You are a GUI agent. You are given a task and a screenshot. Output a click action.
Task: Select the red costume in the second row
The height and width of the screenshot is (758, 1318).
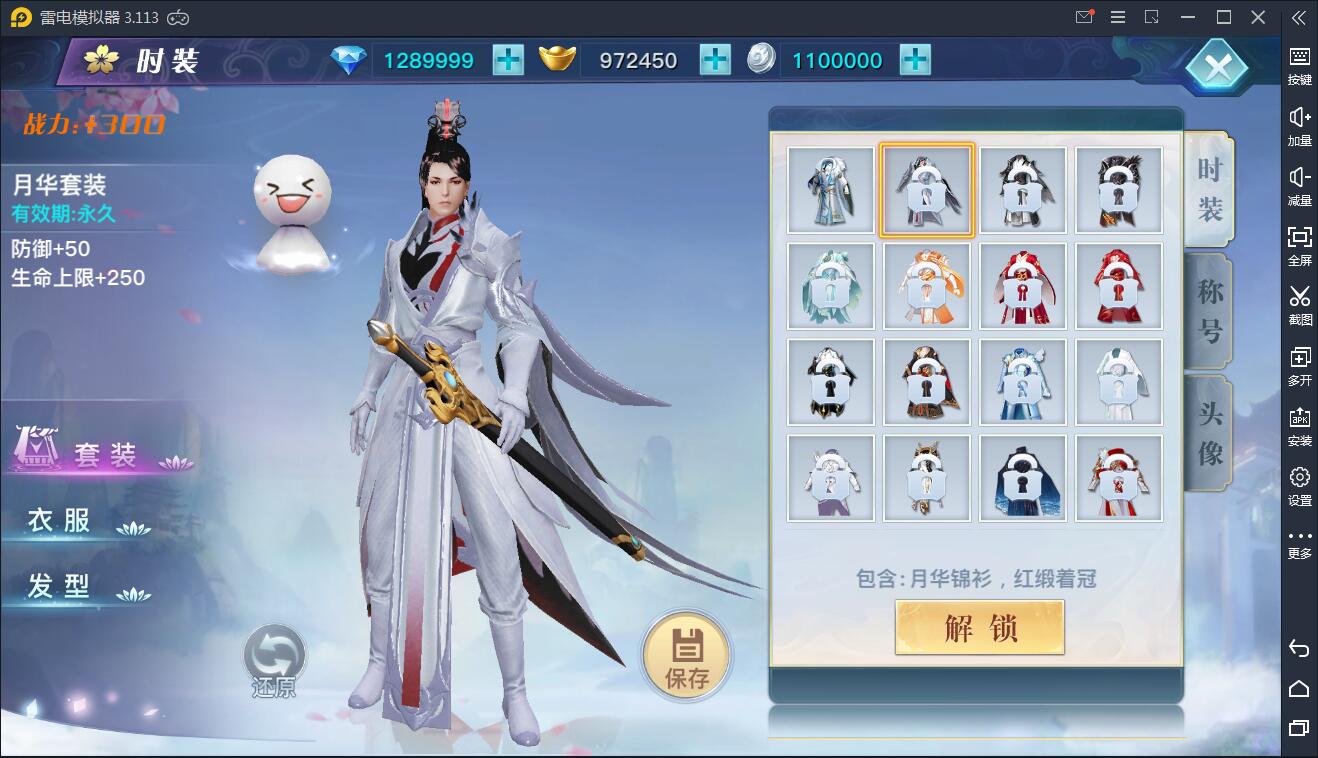pyautogui.click(x=1023, y=285)
